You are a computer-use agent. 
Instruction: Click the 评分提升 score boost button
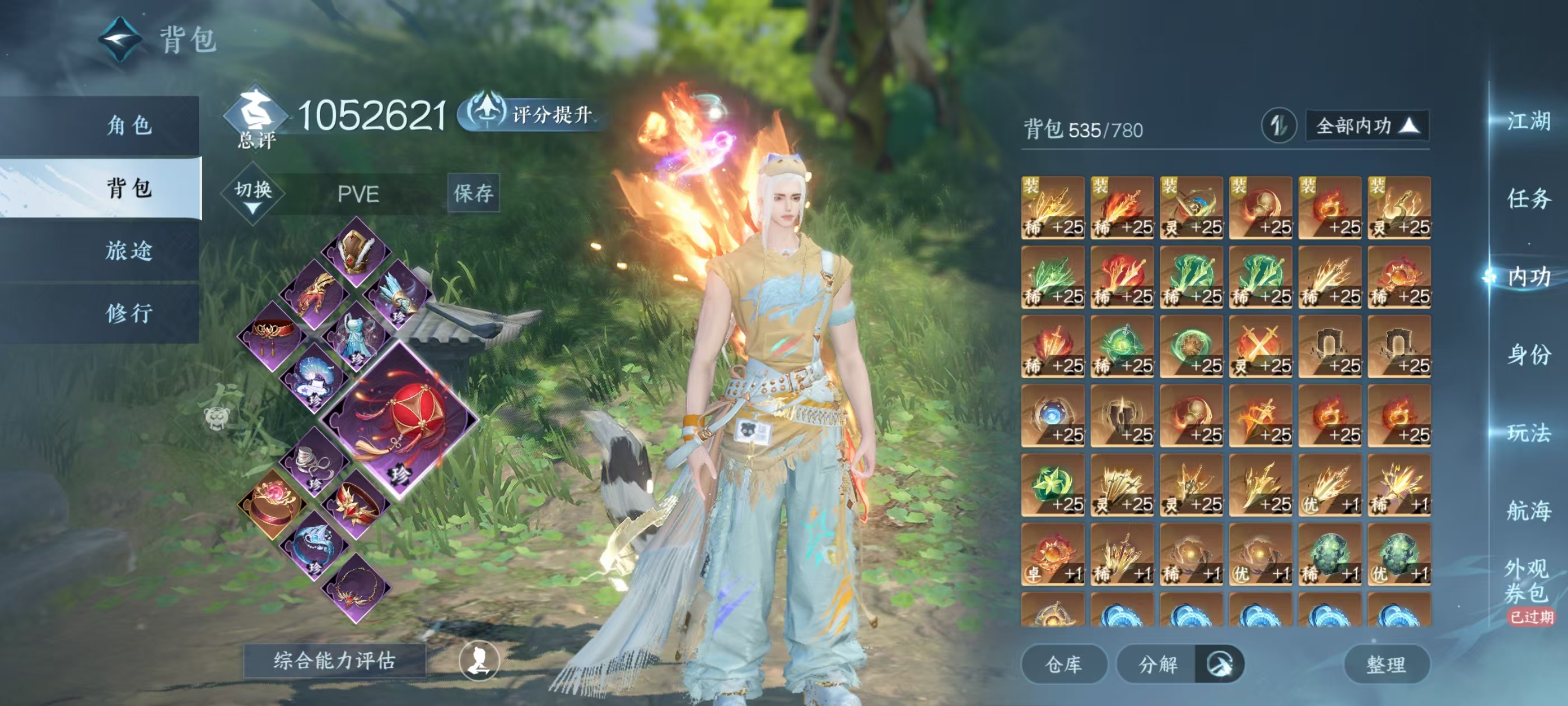pyautogui.click(x=531, y=113)
